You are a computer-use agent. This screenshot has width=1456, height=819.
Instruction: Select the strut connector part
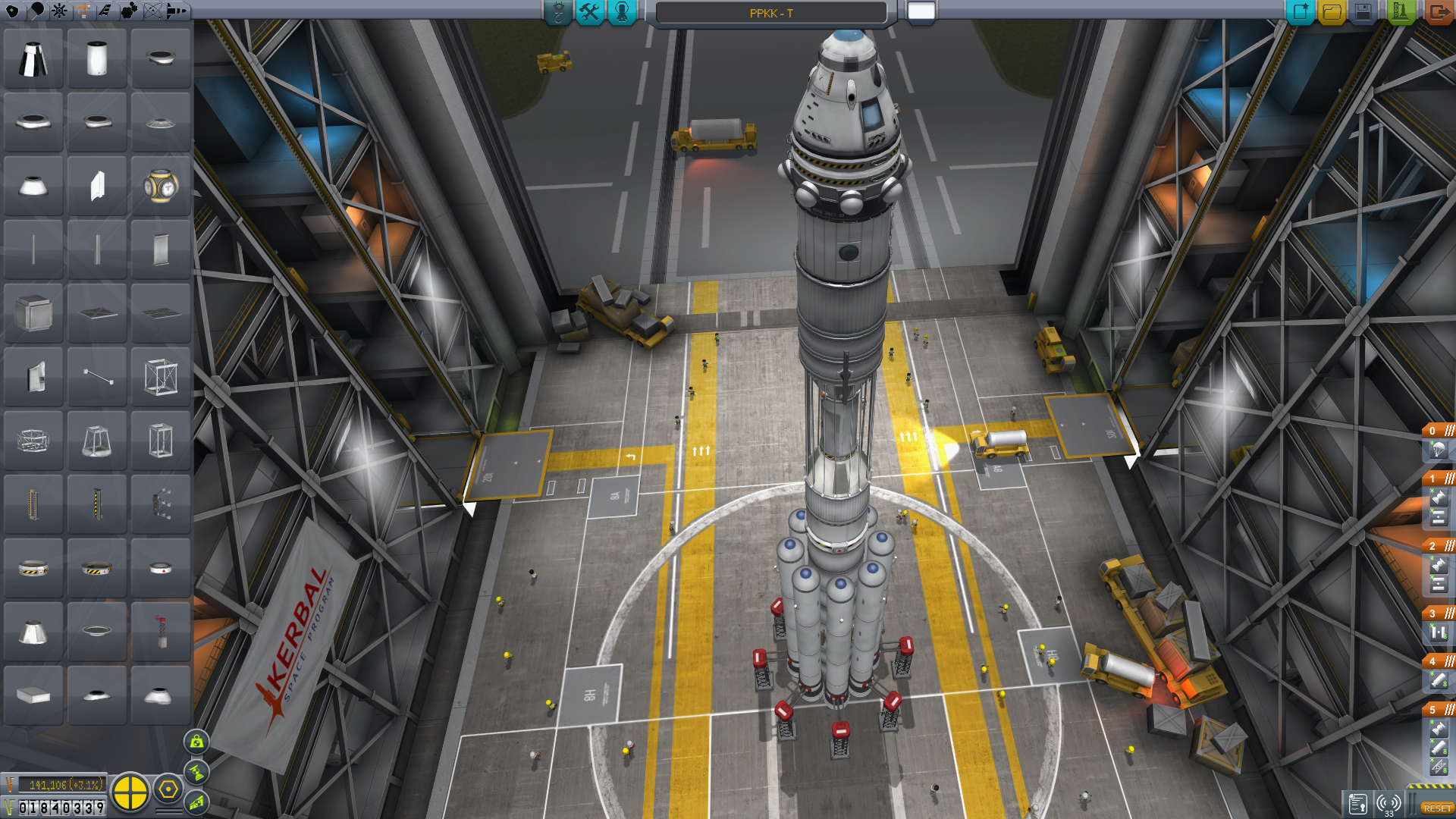click(97, 377)
